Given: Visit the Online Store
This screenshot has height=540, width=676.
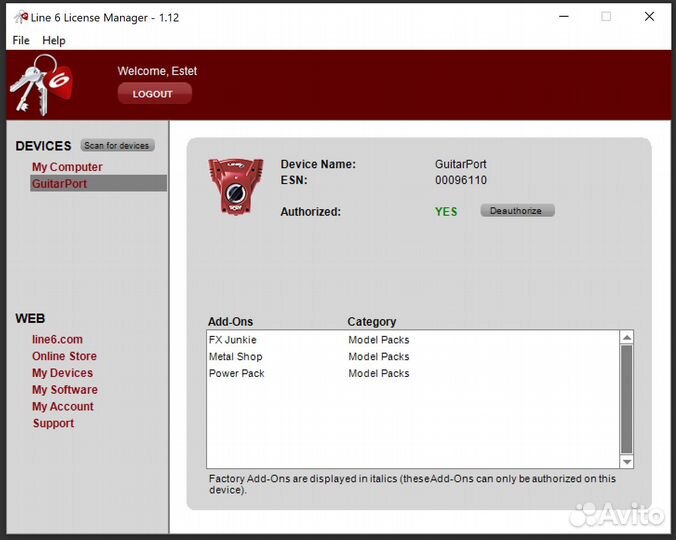Looking at the screenshot, I should pyautogui.click(x=64, y=356).
